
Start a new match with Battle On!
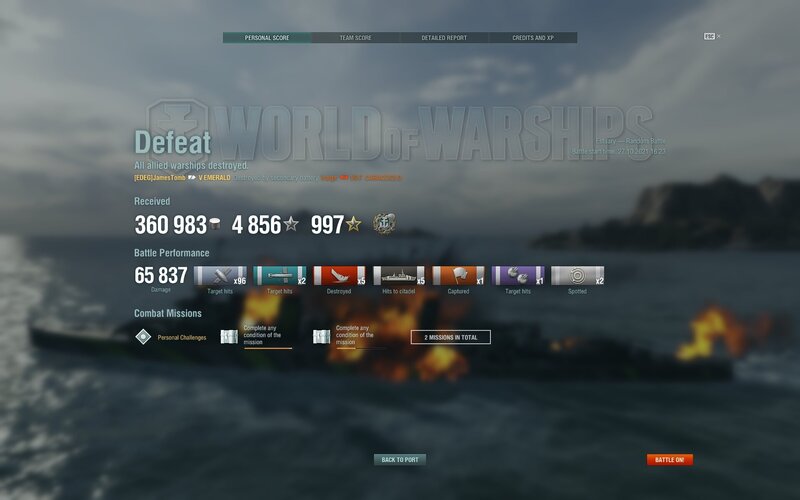click(669, 460)
